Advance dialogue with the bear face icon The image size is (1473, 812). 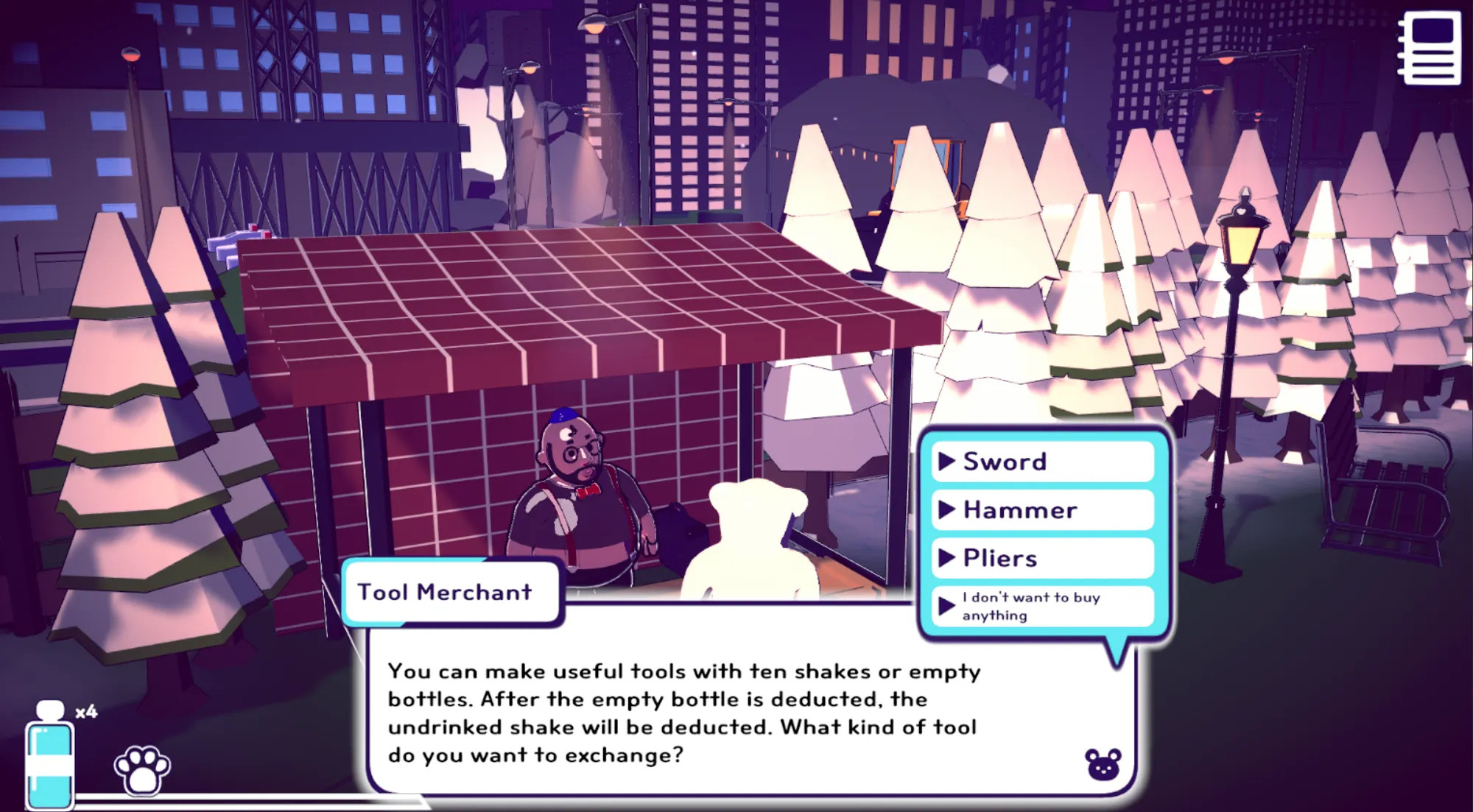click(1103, 765)
